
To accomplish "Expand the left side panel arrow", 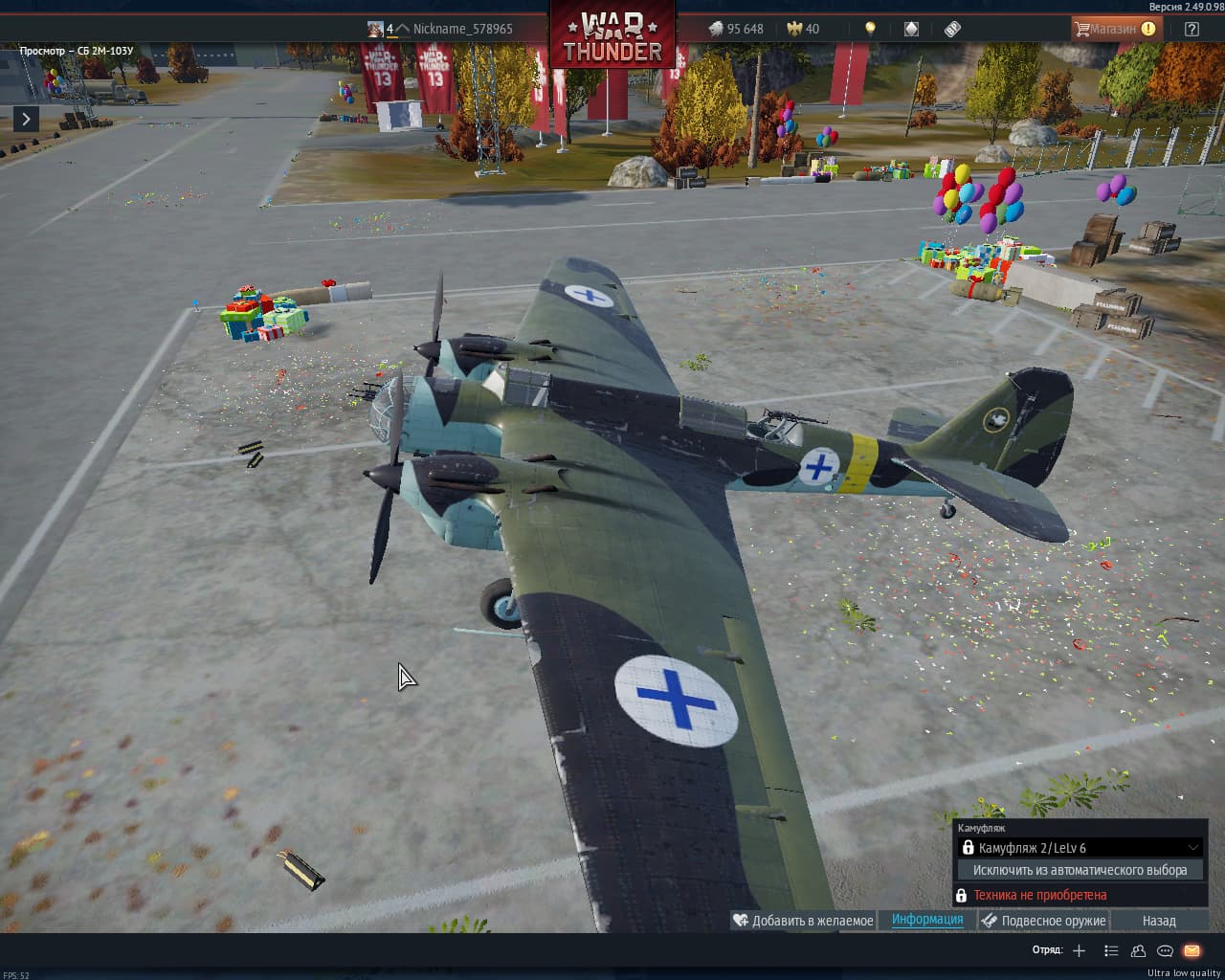I will click(26, 119).
